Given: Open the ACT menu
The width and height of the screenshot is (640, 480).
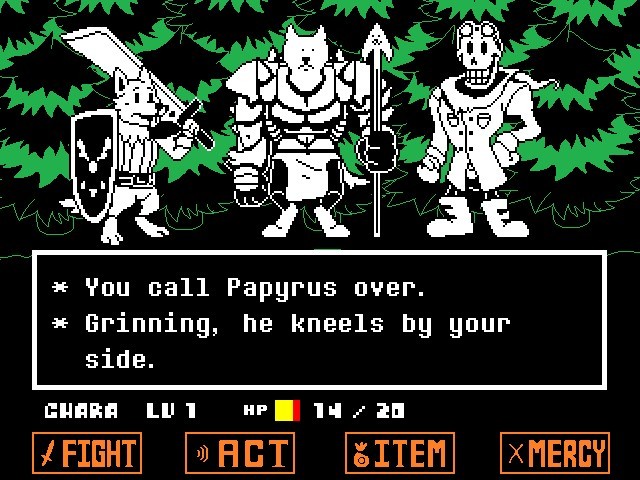Looking at the screenshot, I should point(240,453).
